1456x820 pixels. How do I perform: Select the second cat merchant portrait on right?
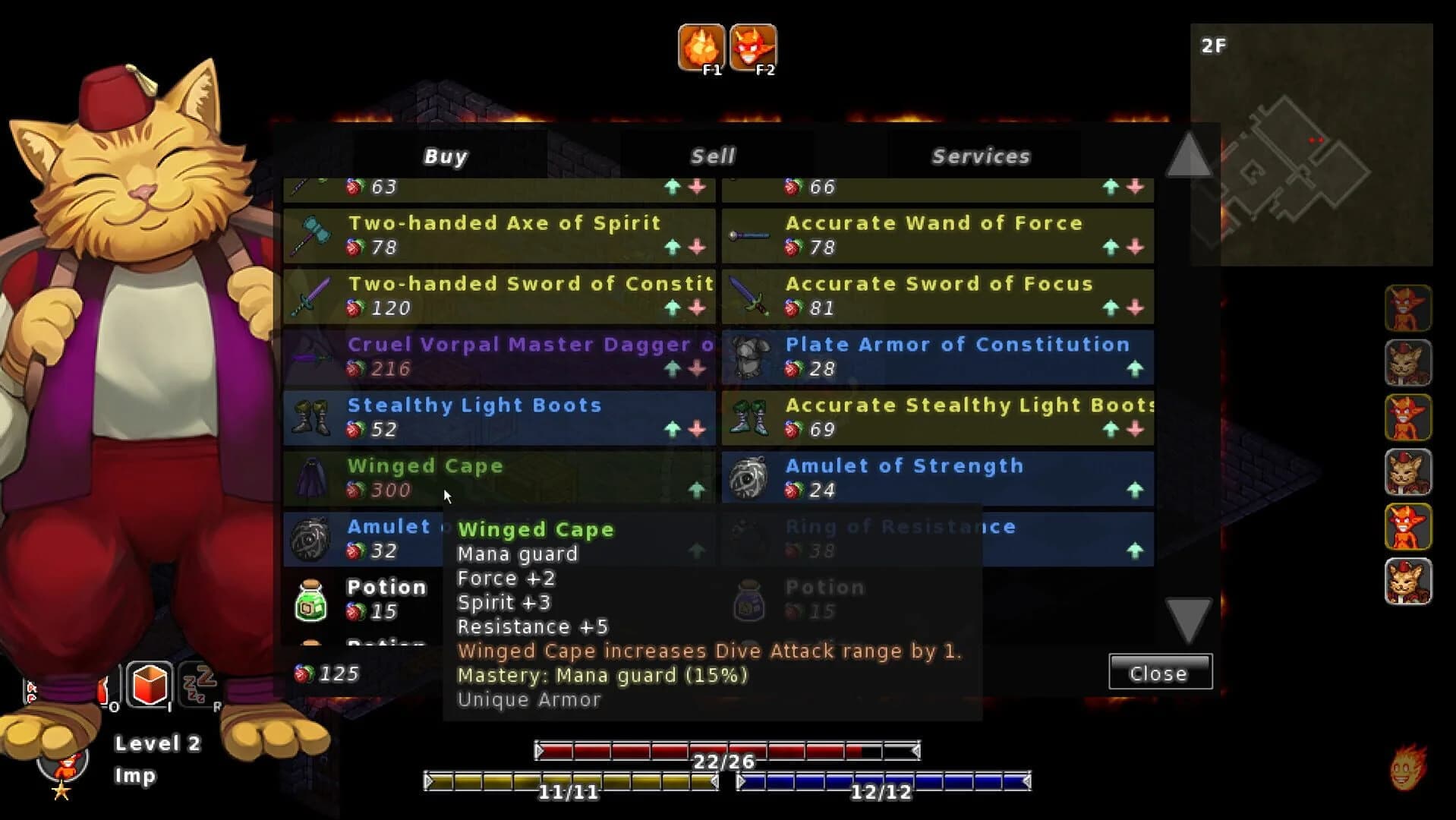[1408, 363]
